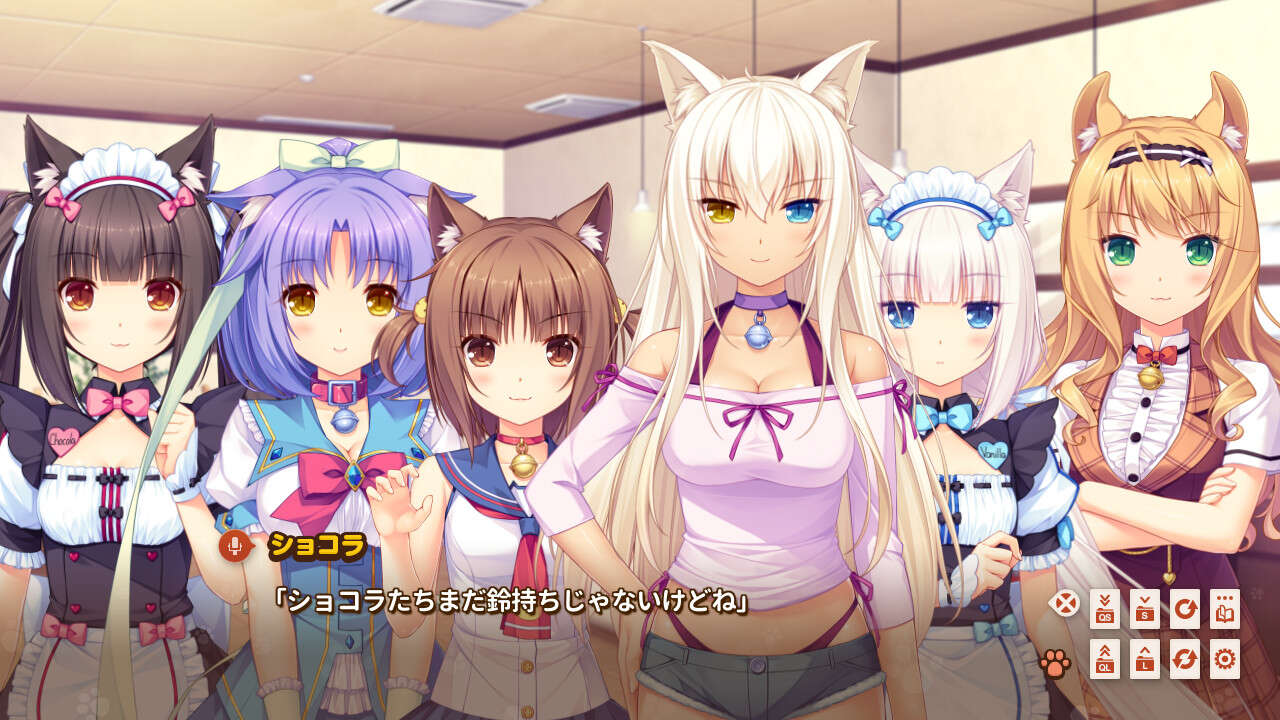1280x720 pixels.
Task: Open the message backlog book icon
Action: pos(1226,609)
